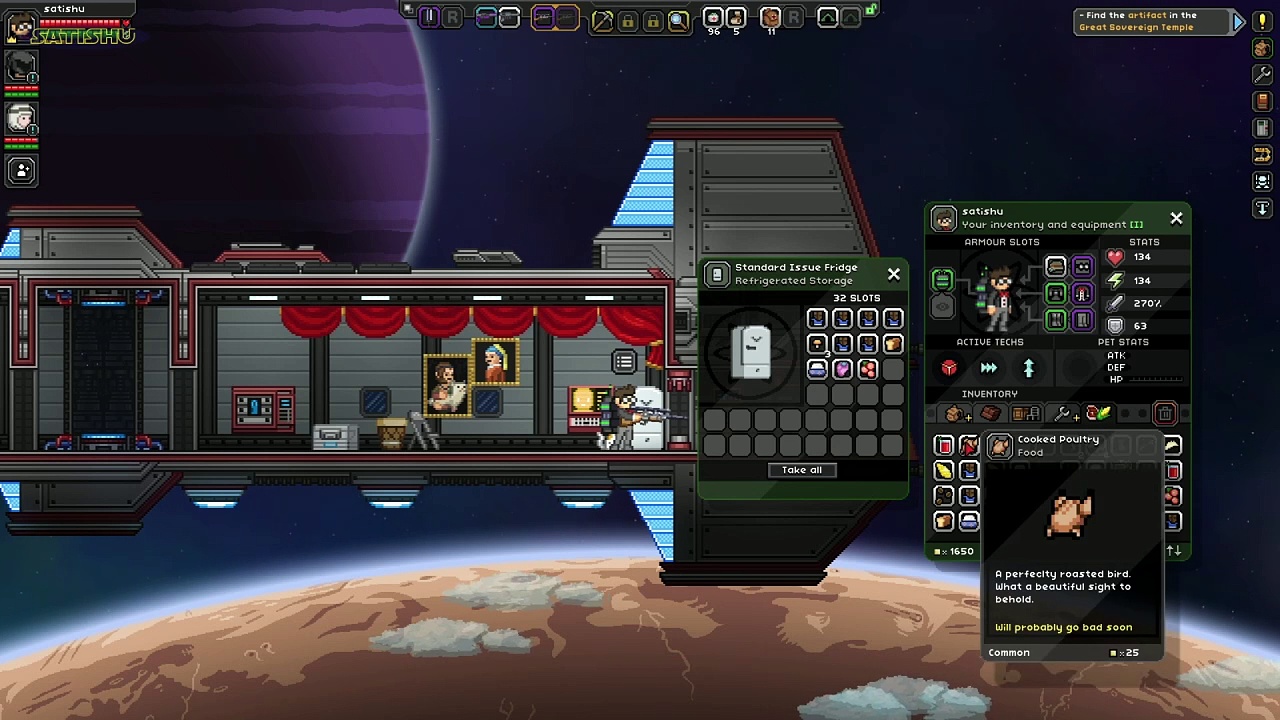Close the Standard Issue Fridge window
Viewport: 1280px width, 720px height.
(x=894, y=274)
